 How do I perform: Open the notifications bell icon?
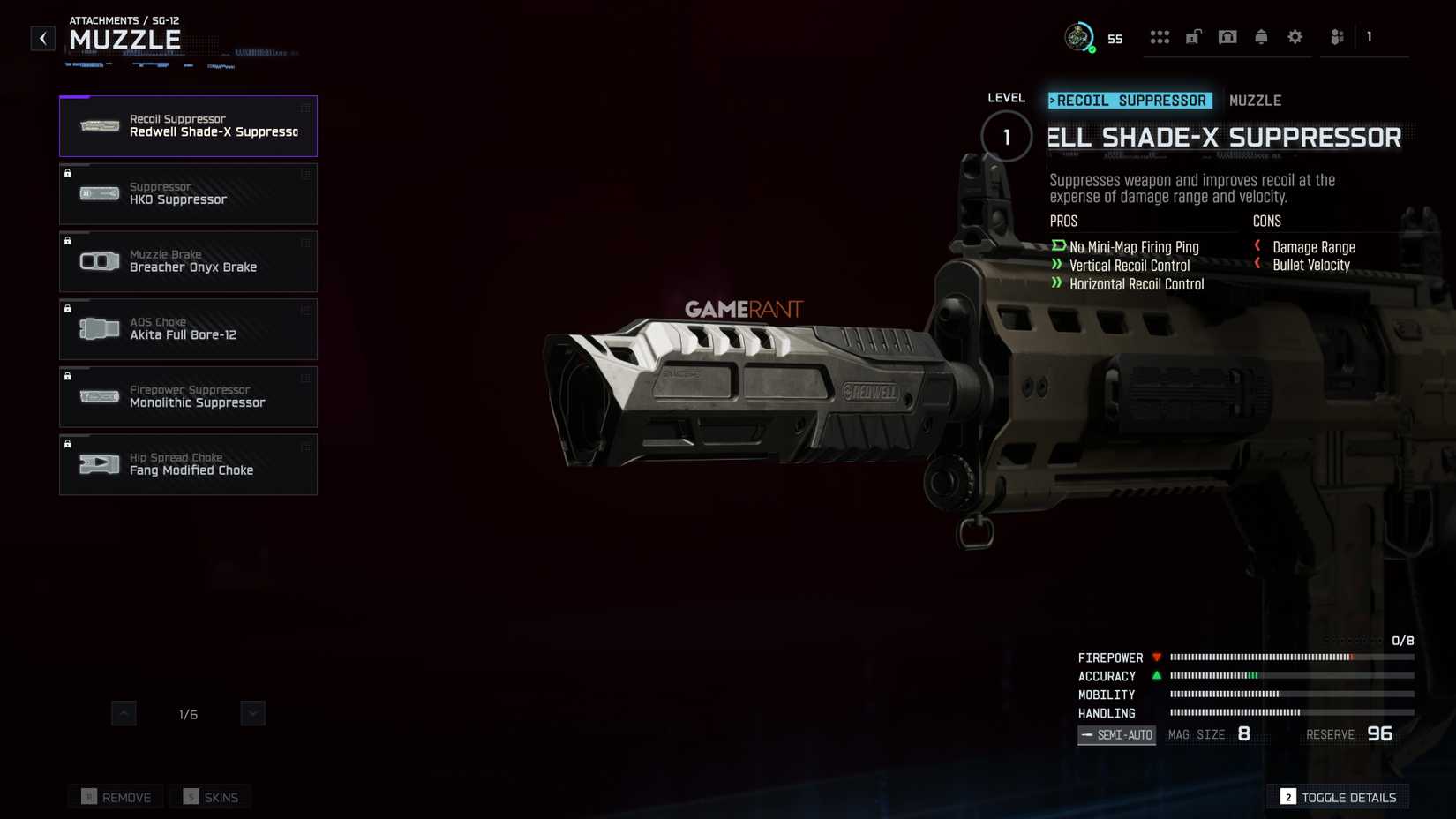1261,37
